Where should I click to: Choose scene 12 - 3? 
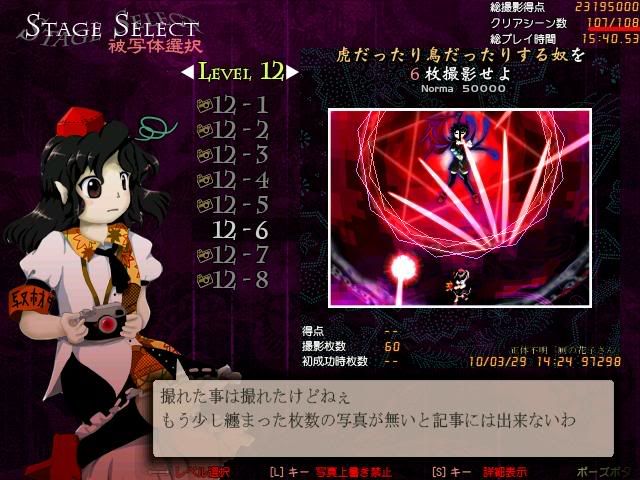(x=240, y=154)
